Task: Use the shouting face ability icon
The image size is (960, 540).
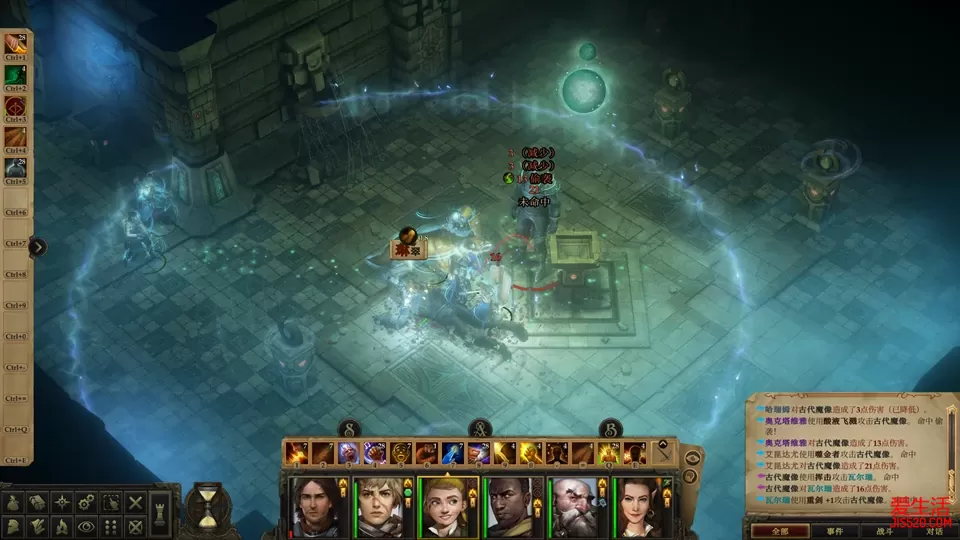Action: (x=402, y=454)
